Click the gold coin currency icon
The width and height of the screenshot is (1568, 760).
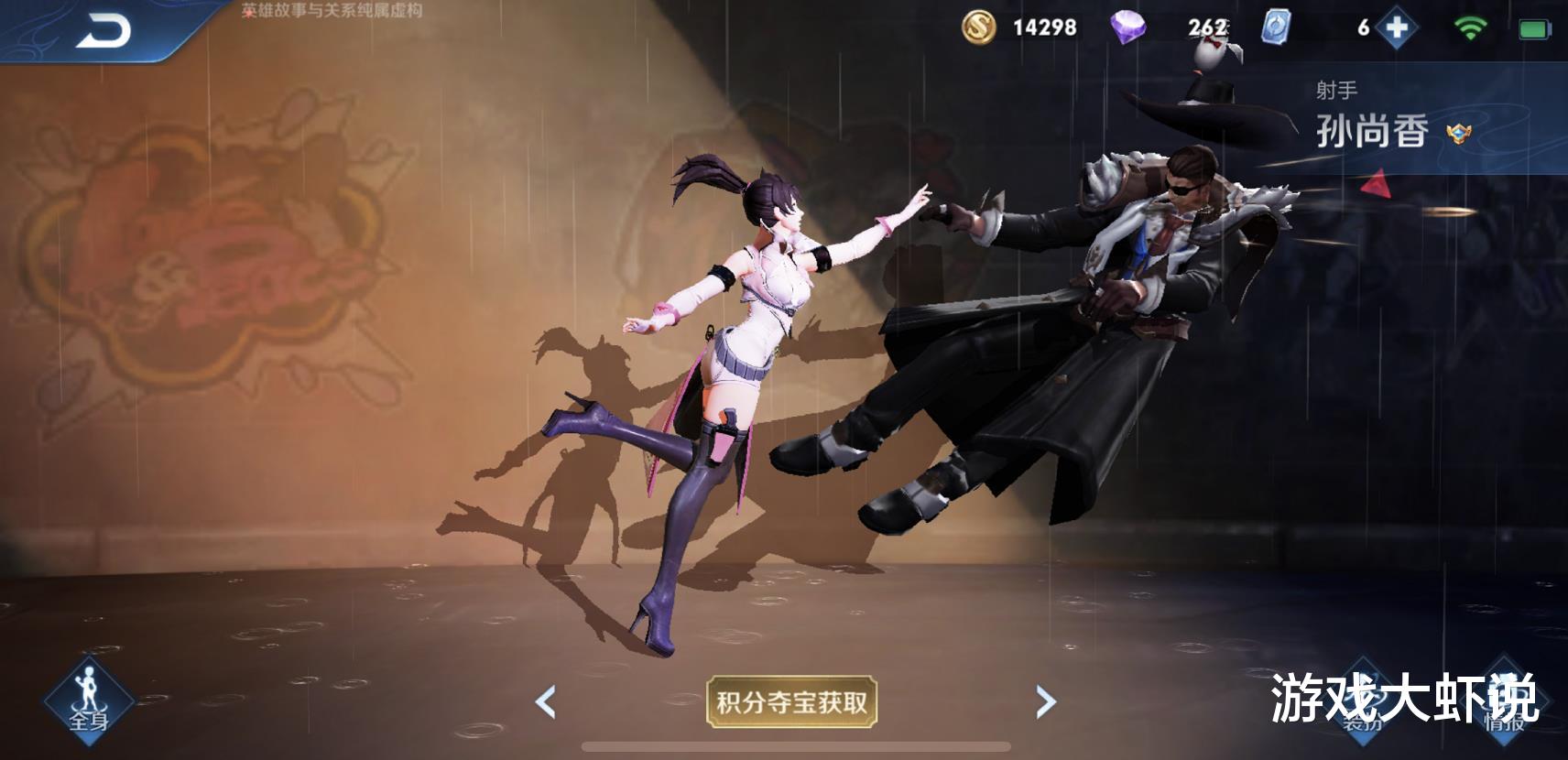click(977, 27)
